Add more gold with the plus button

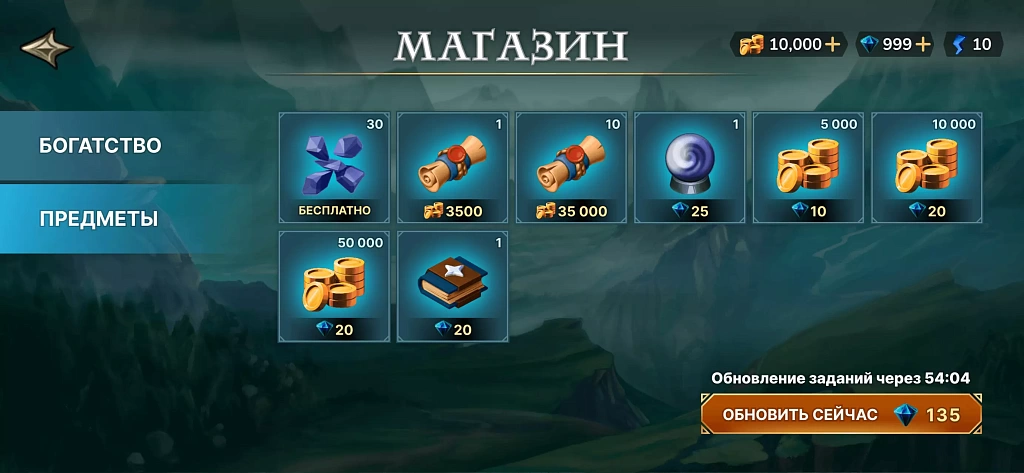tap(832, 44)
